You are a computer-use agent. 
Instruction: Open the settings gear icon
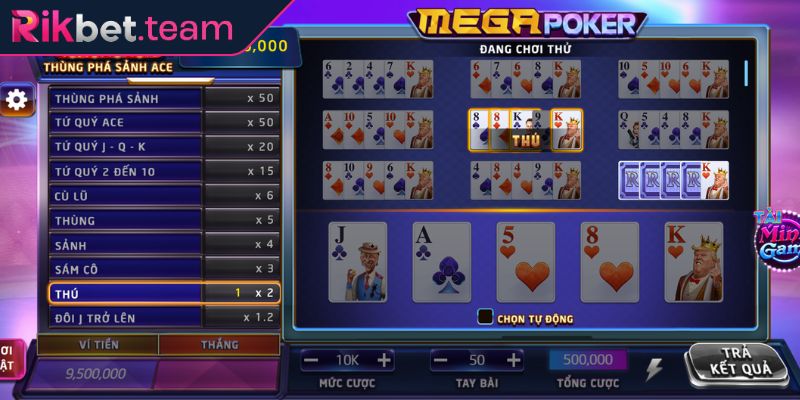pyautogui.click(x=15, y=100)
